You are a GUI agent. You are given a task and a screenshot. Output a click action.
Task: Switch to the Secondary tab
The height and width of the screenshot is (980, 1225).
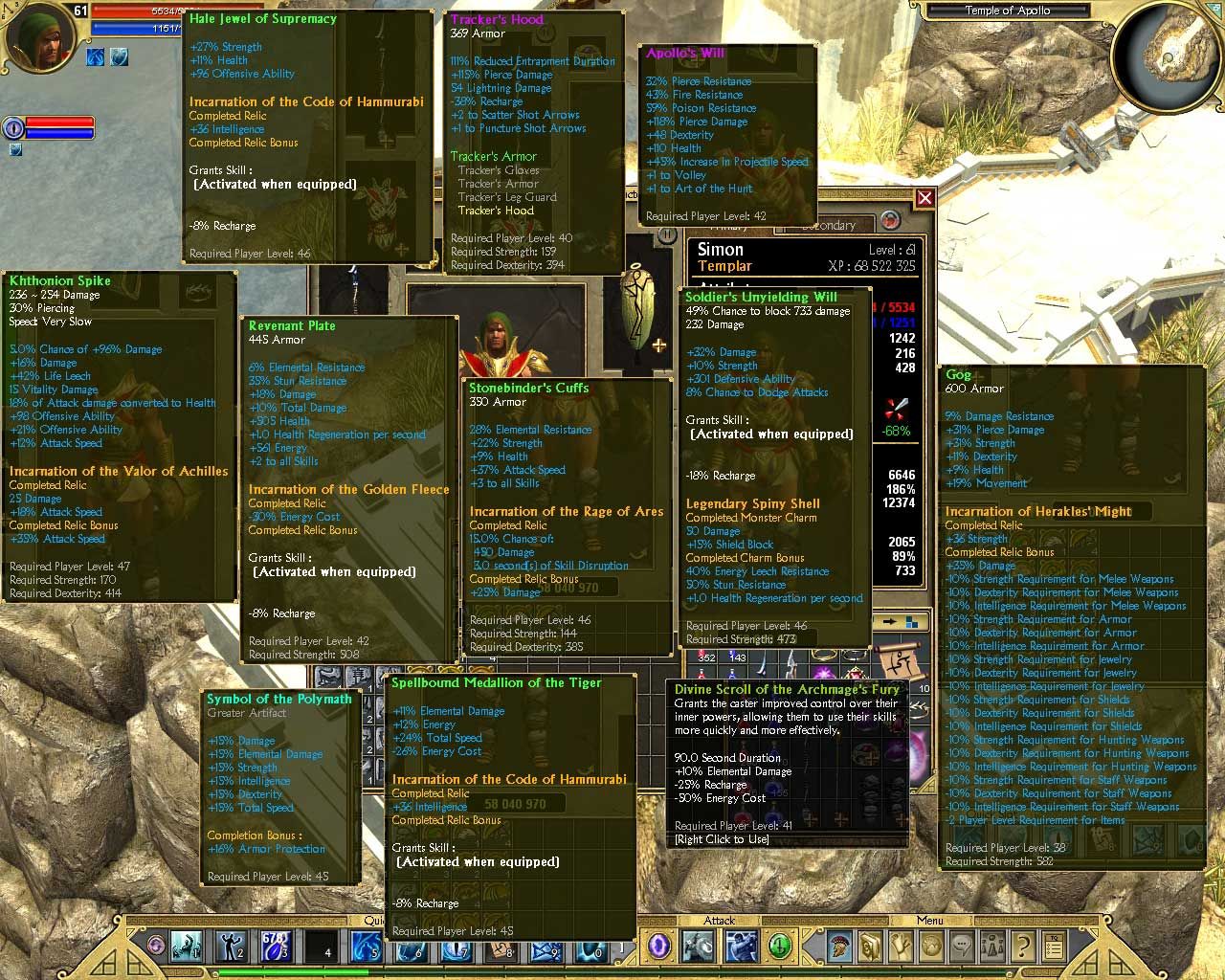point(829,226)
